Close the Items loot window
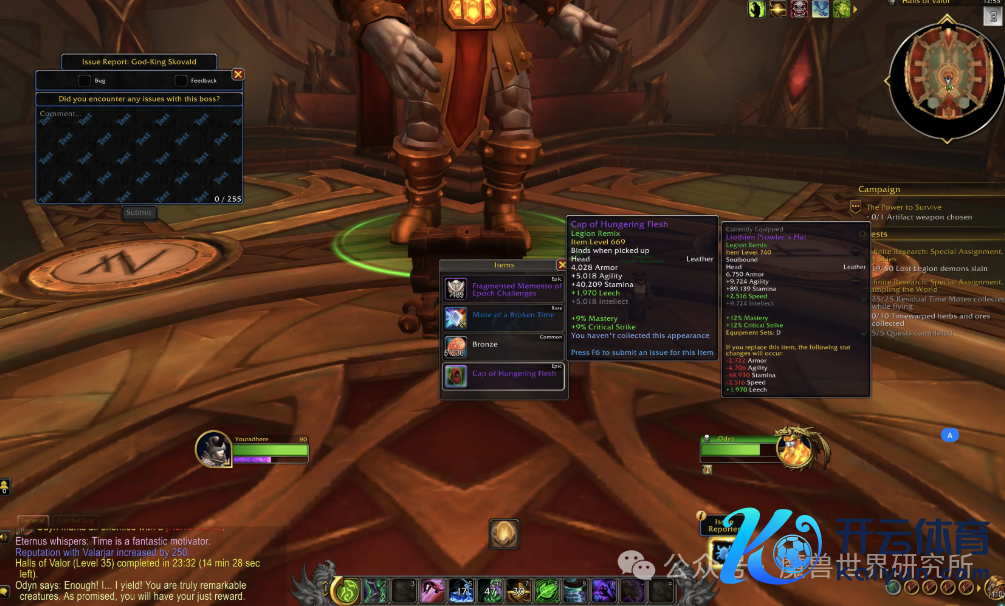 click(561, 265)
